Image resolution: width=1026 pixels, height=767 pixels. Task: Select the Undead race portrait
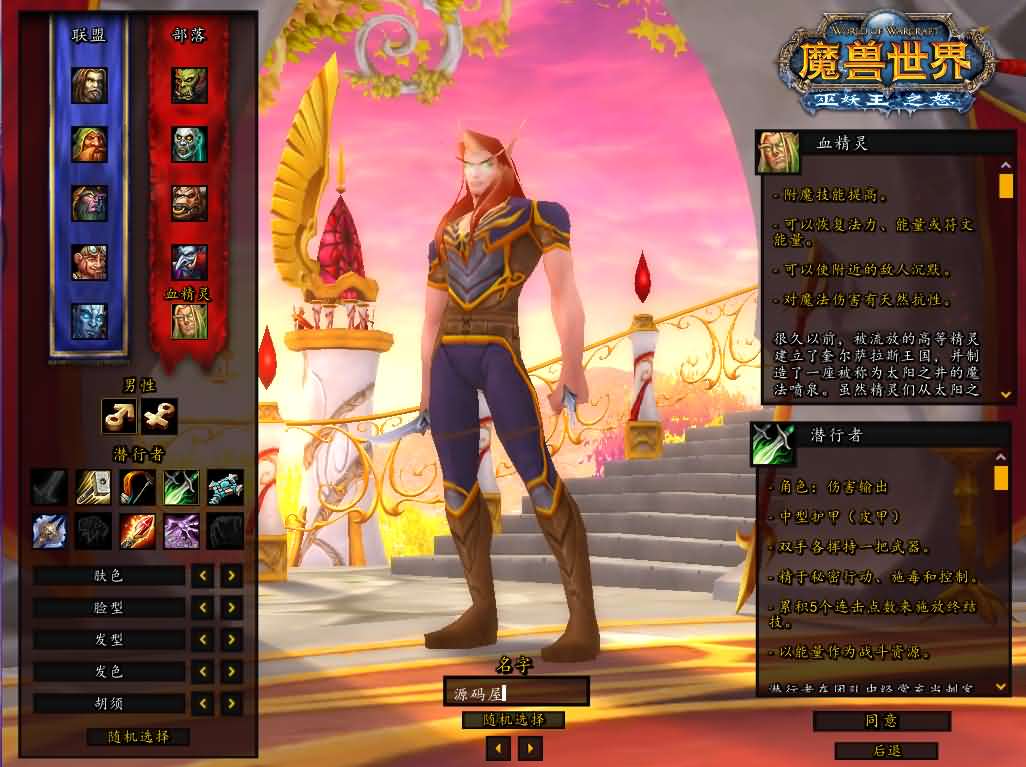189,145
